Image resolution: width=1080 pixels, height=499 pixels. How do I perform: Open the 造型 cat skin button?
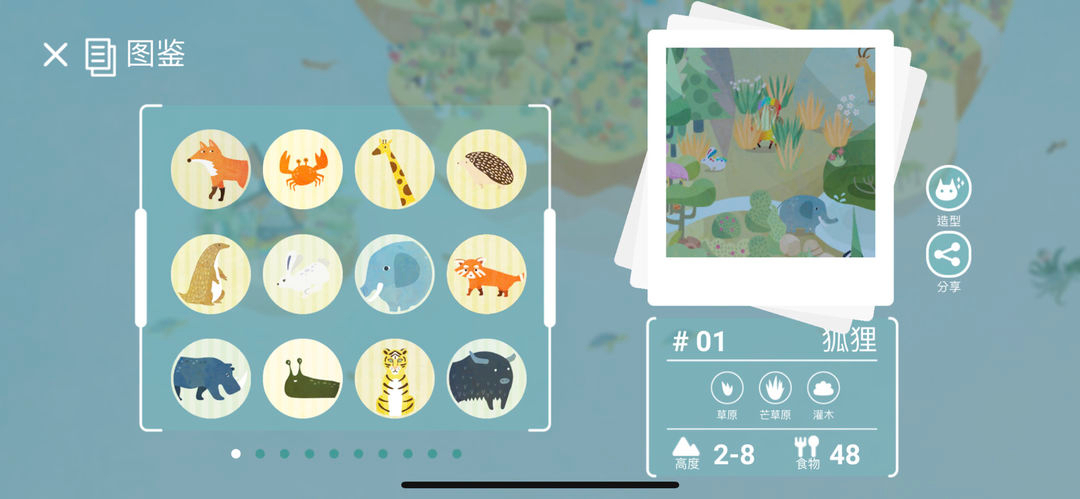click(948, 189)
